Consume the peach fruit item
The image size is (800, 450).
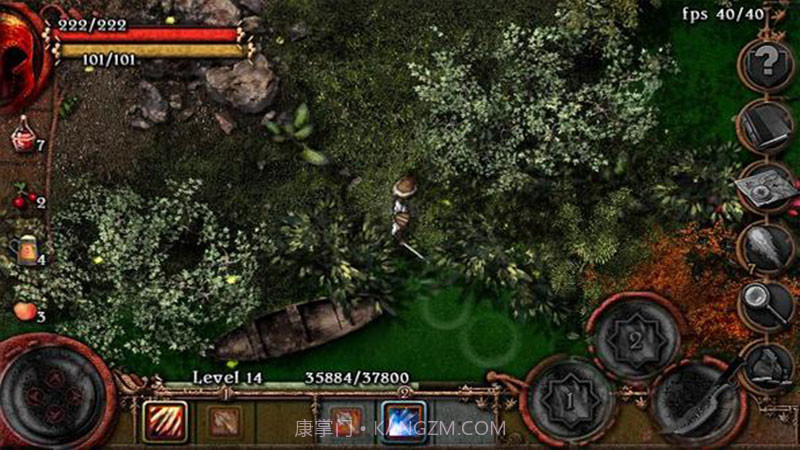coord(24,311)
